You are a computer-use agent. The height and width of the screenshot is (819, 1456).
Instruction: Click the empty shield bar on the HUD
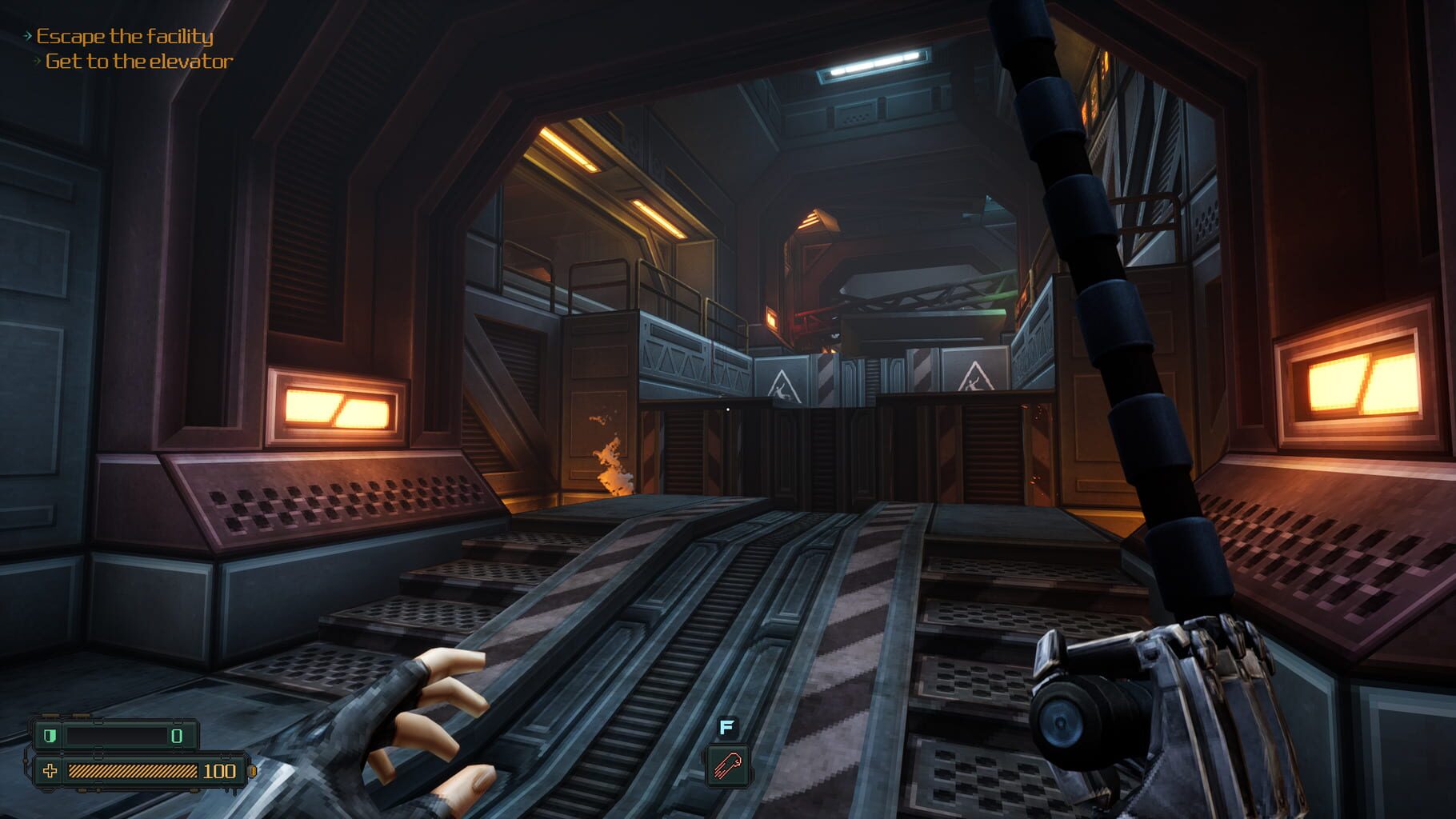pyautogui.click(x=116, y=735)
